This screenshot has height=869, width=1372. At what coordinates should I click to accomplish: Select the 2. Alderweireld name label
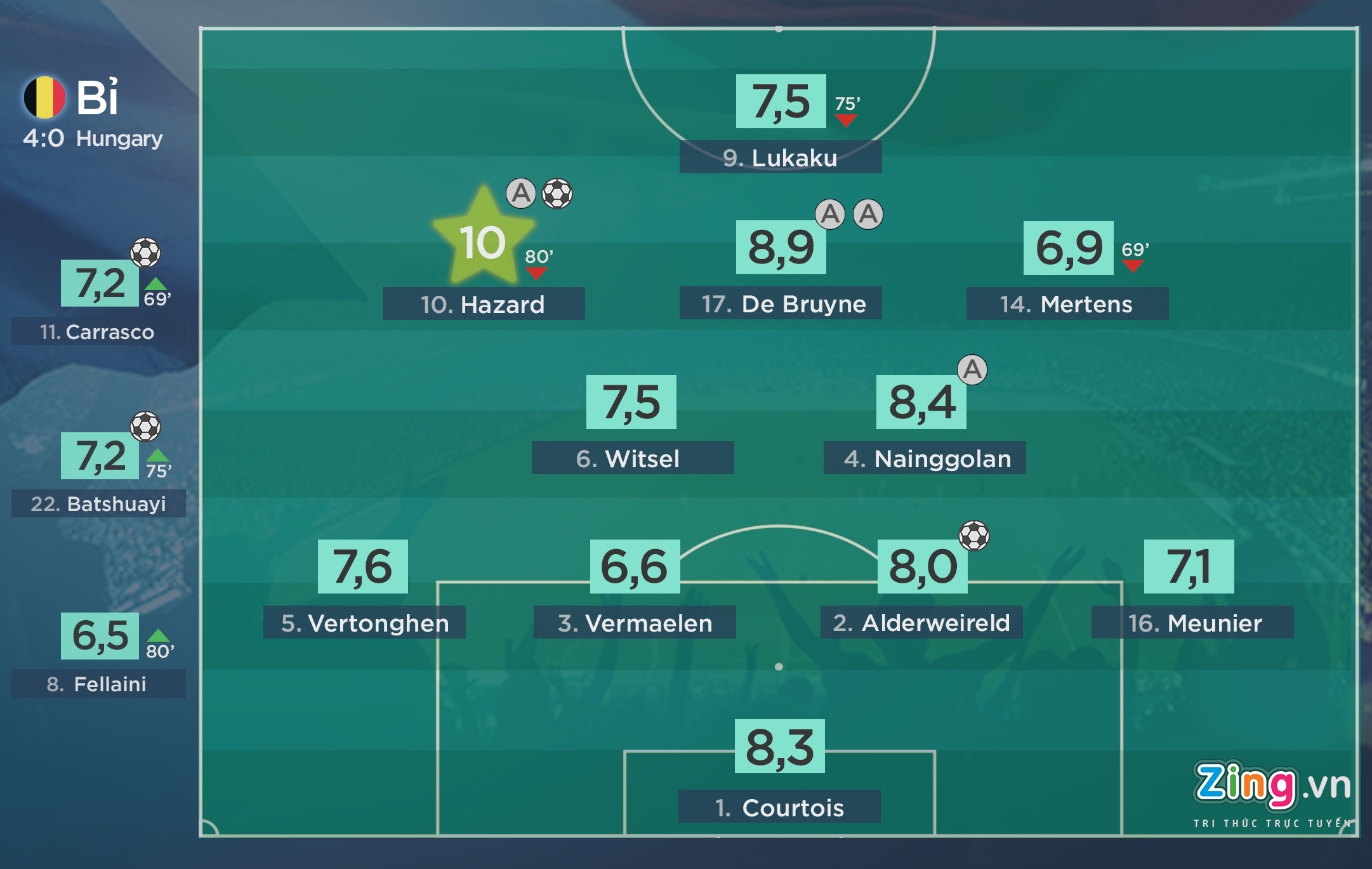coord(921,623)
